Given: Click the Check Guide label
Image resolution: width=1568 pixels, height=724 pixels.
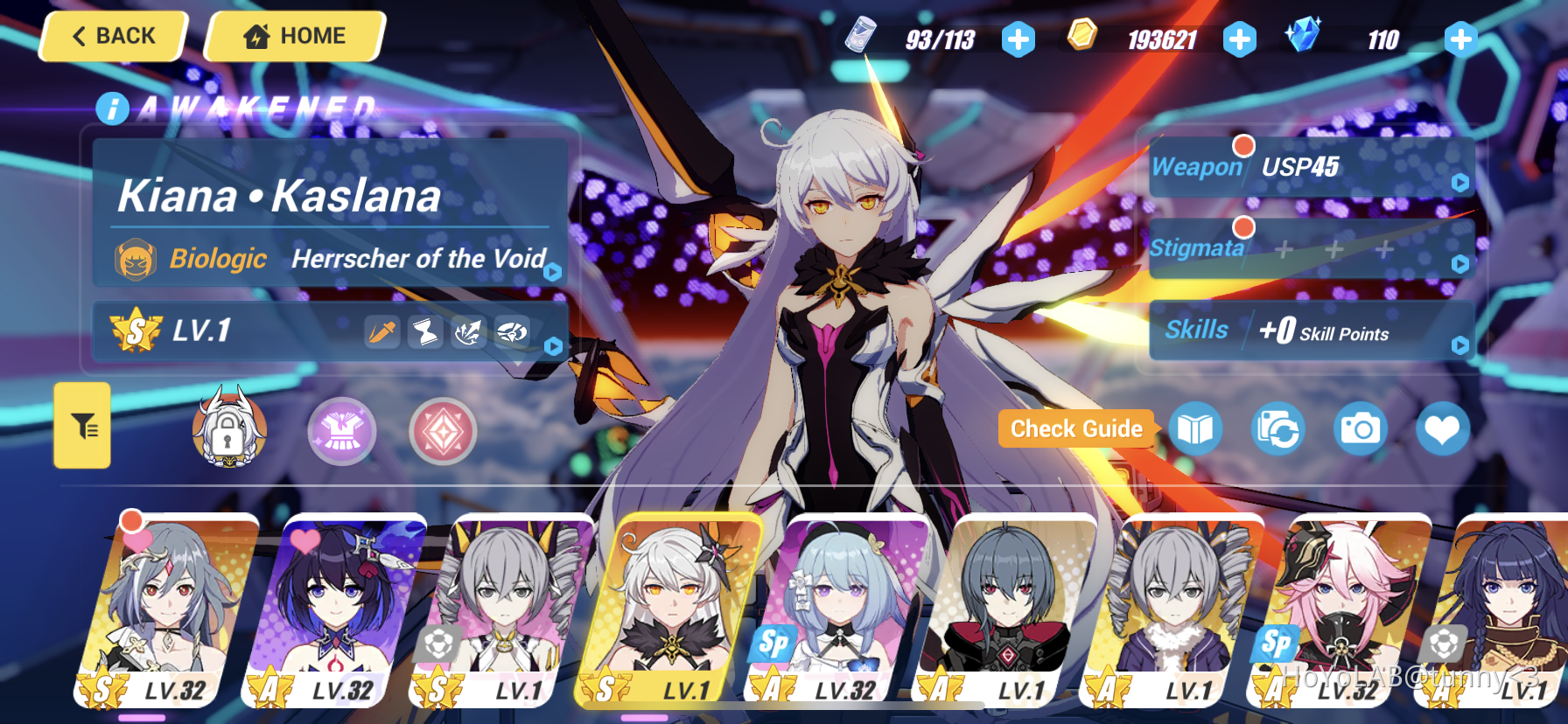Looking at the screenshot, I should pos(1076,428).
